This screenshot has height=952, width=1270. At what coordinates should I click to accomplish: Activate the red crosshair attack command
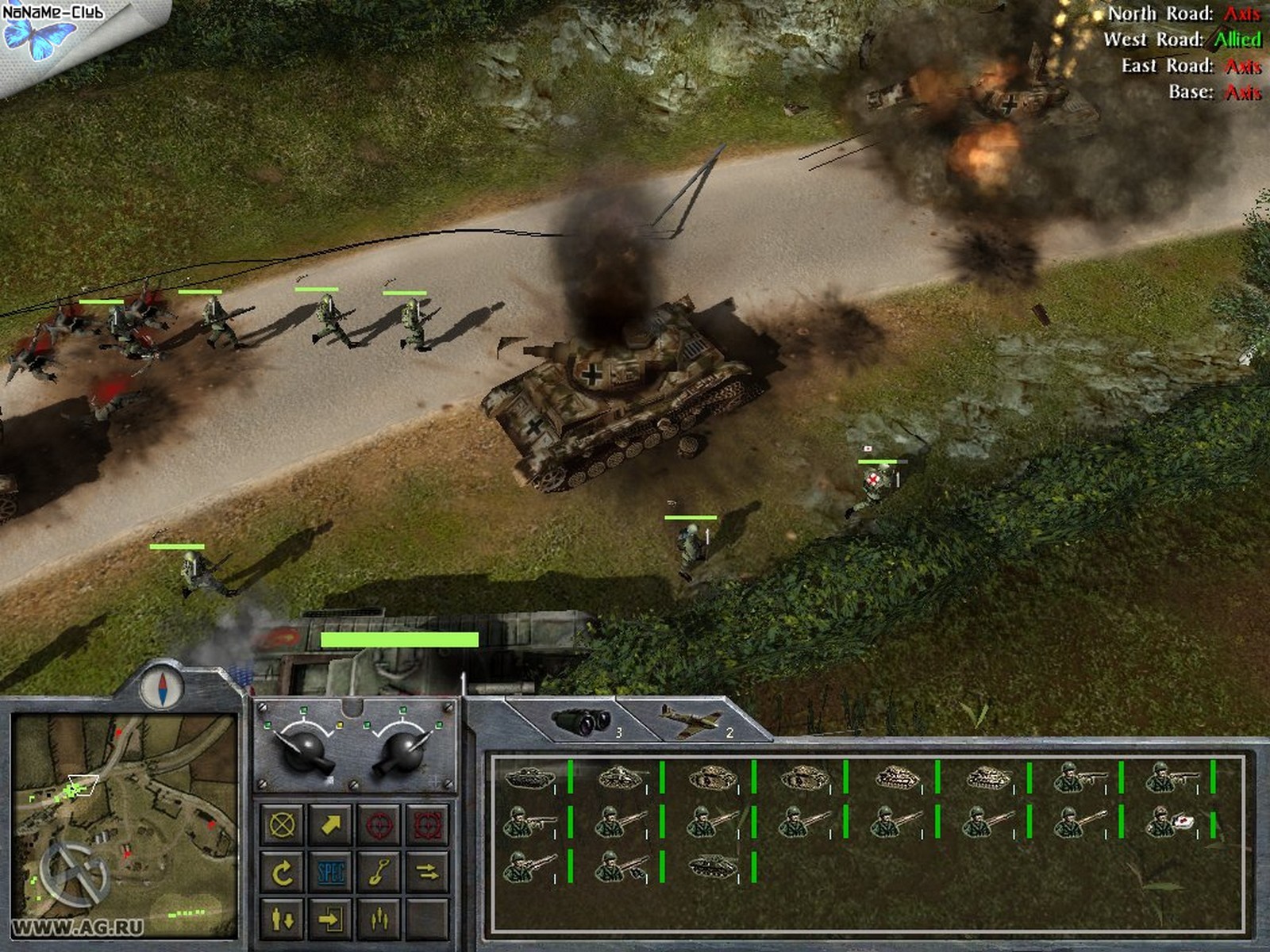379,825
